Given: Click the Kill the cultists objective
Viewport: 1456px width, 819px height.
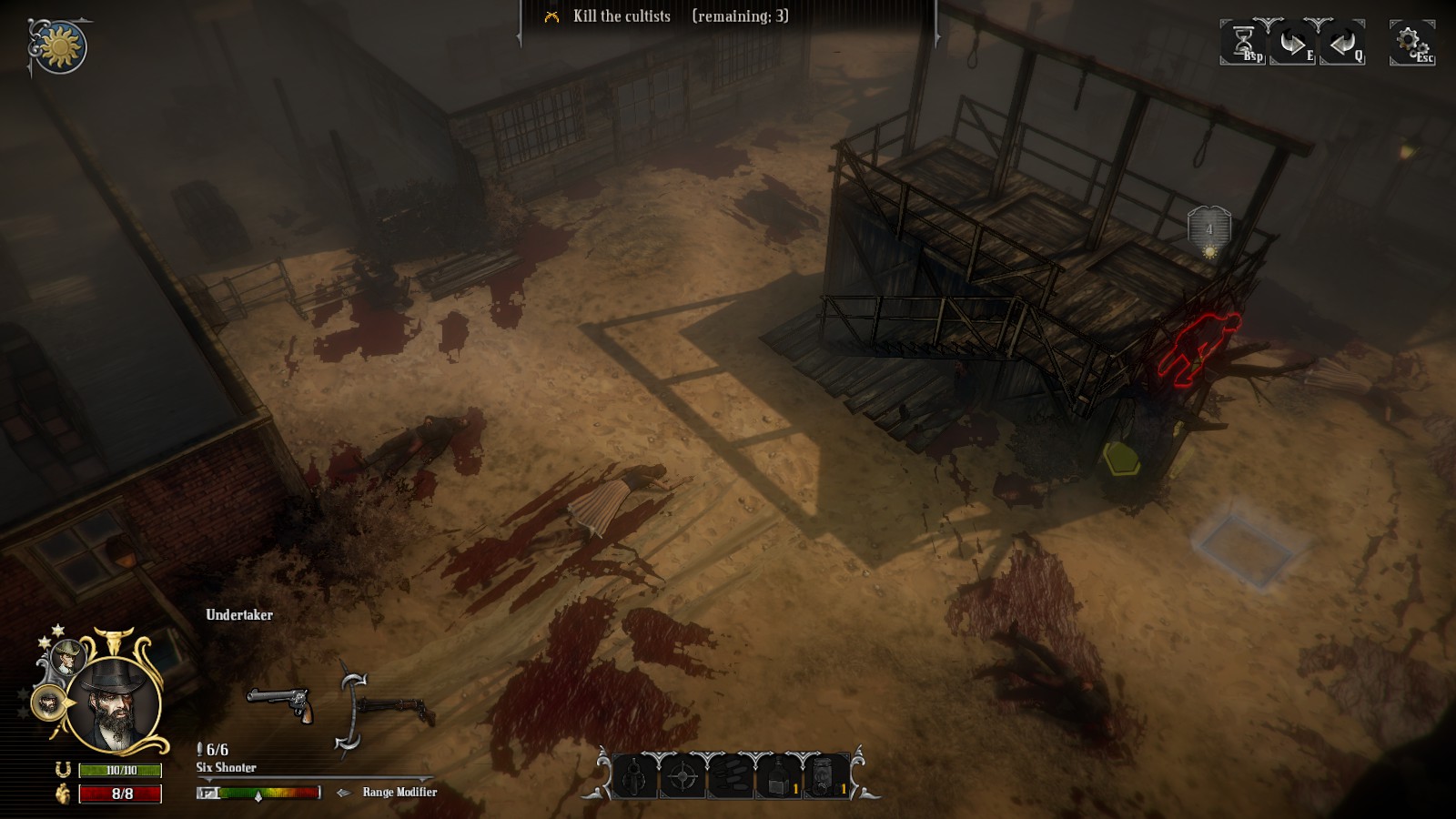Looking at the screenshot, I should (x=622, y=16).
